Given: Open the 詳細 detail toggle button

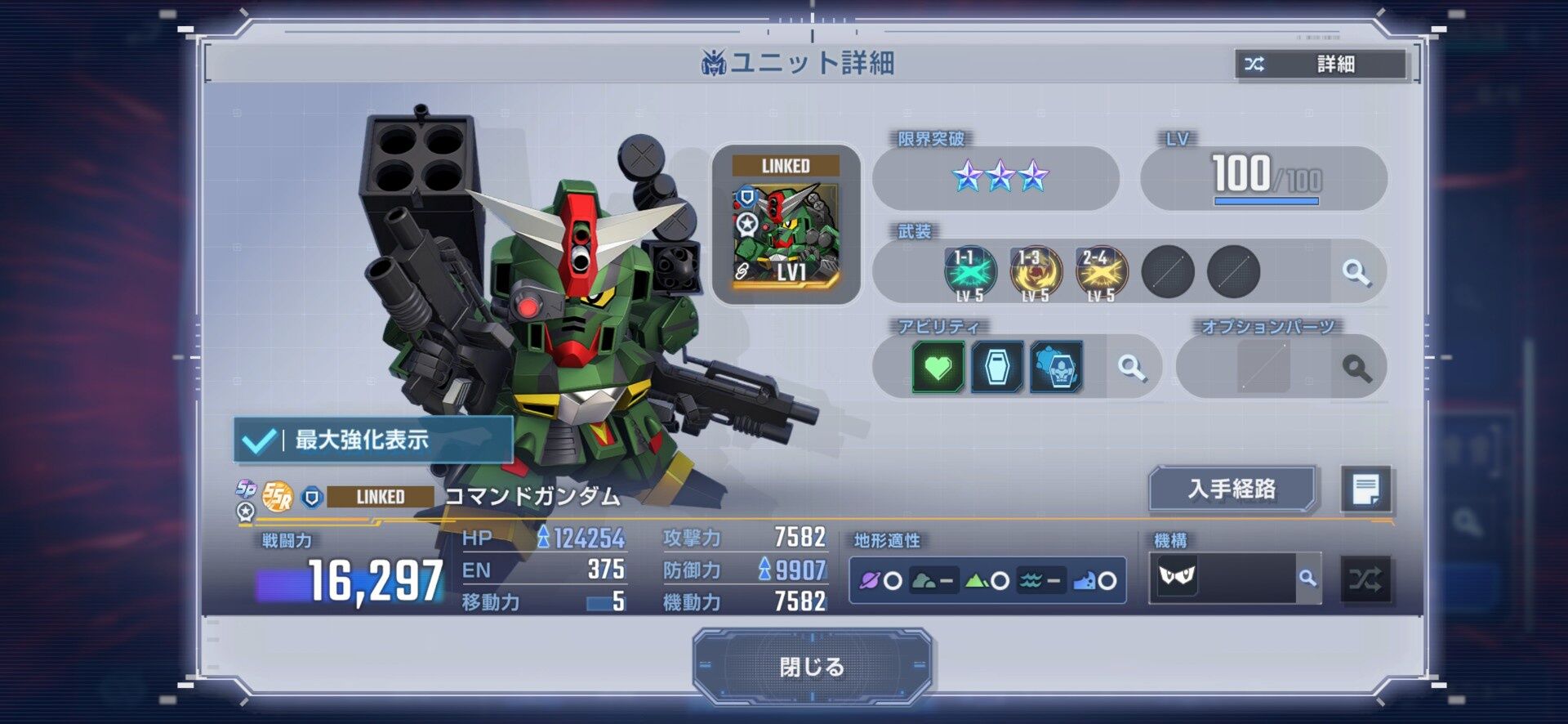Looking at the screenshot, I should coord(1321,64).
